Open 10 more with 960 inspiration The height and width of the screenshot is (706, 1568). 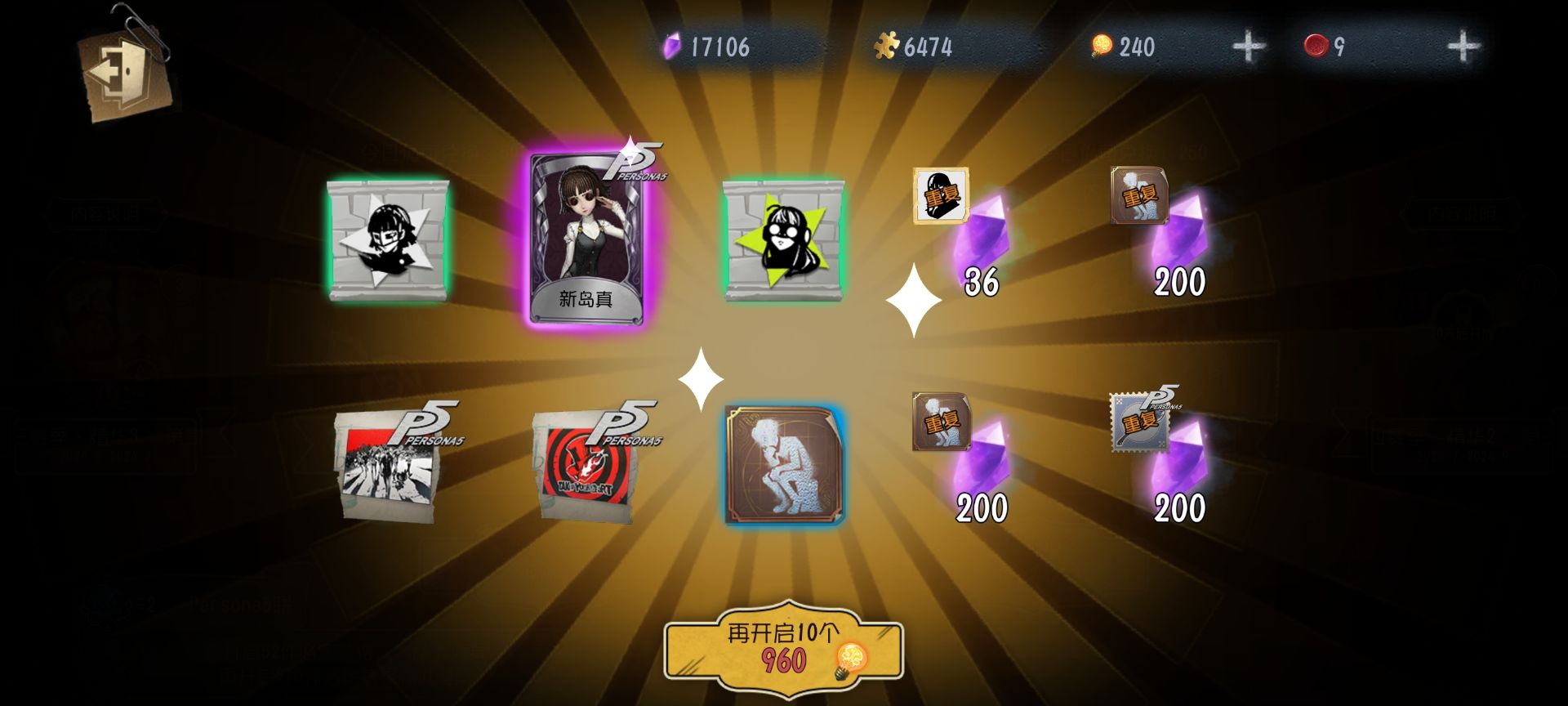(783, 650)
